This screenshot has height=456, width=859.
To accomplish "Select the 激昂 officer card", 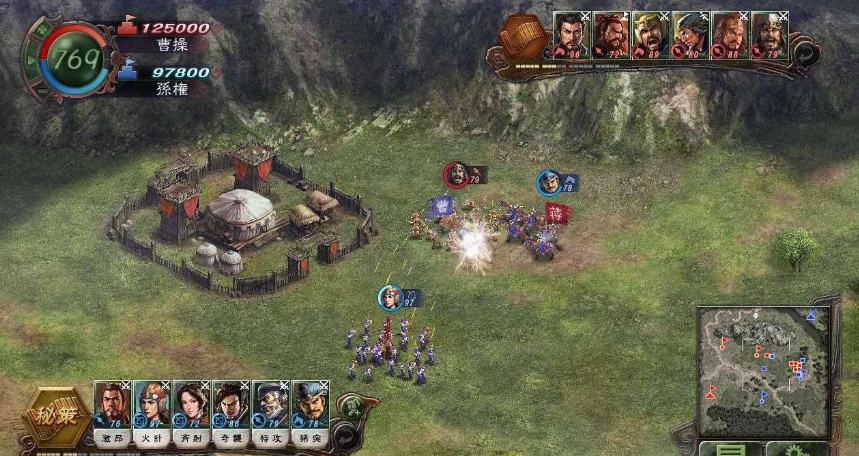I will coord(112,405).
